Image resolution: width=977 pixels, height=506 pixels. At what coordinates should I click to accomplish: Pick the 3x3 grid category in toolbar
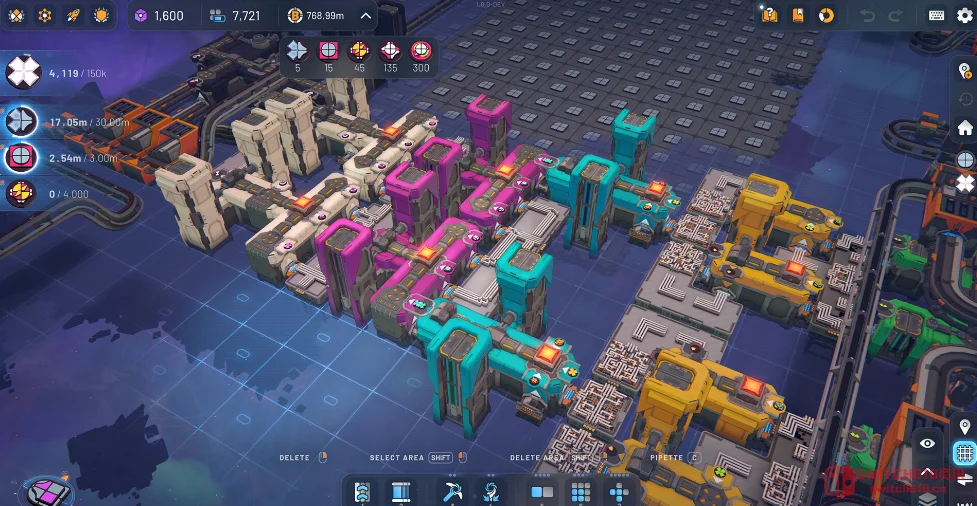[x=581, y=492]
